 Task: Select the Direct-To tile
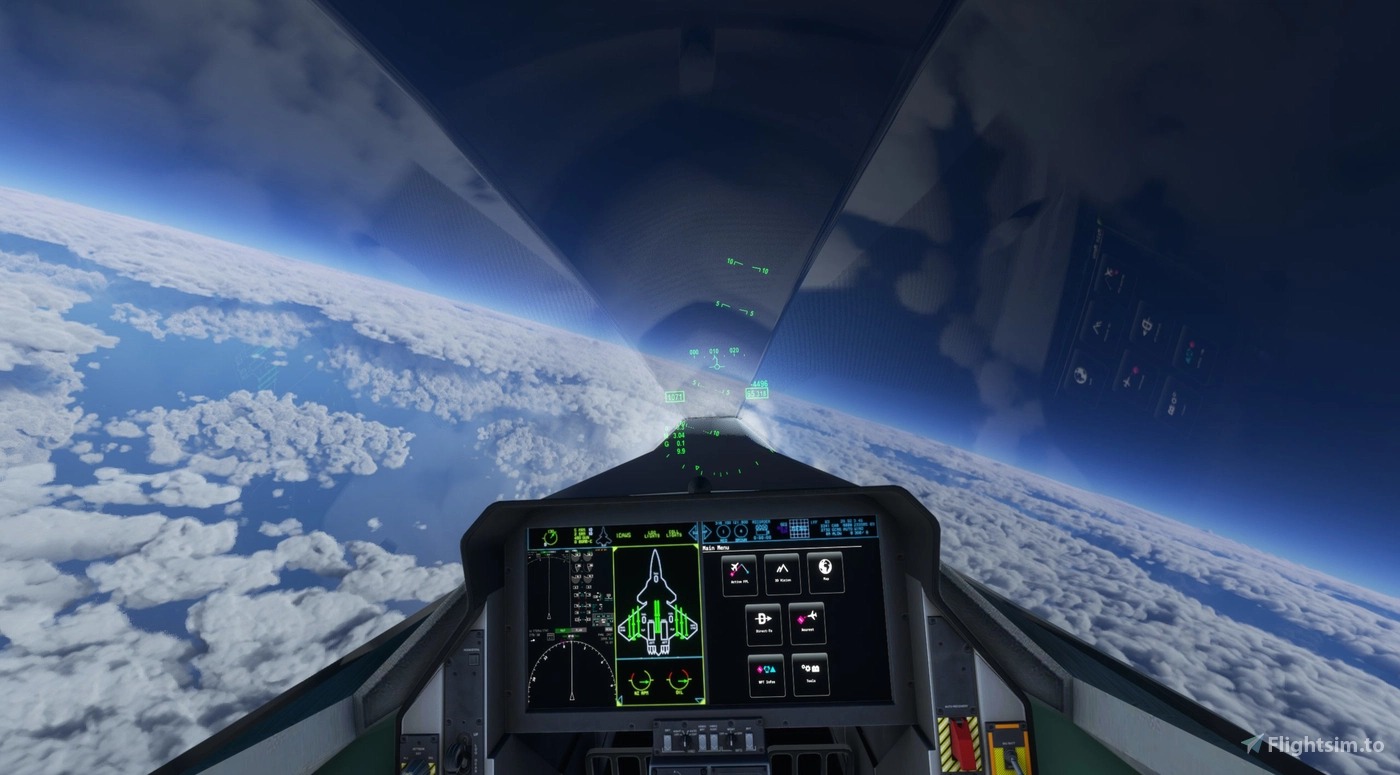point(765,624)
